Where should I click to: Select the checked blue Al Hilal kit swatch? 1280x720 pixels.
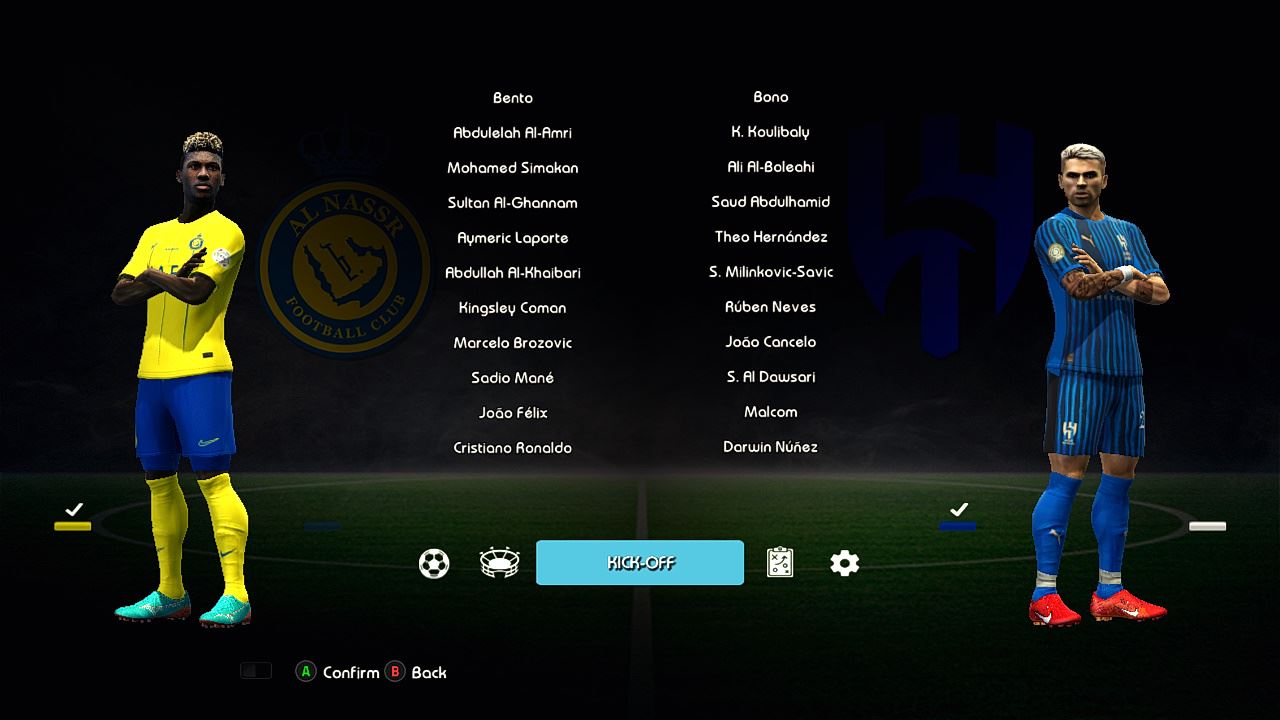[958, 526]
